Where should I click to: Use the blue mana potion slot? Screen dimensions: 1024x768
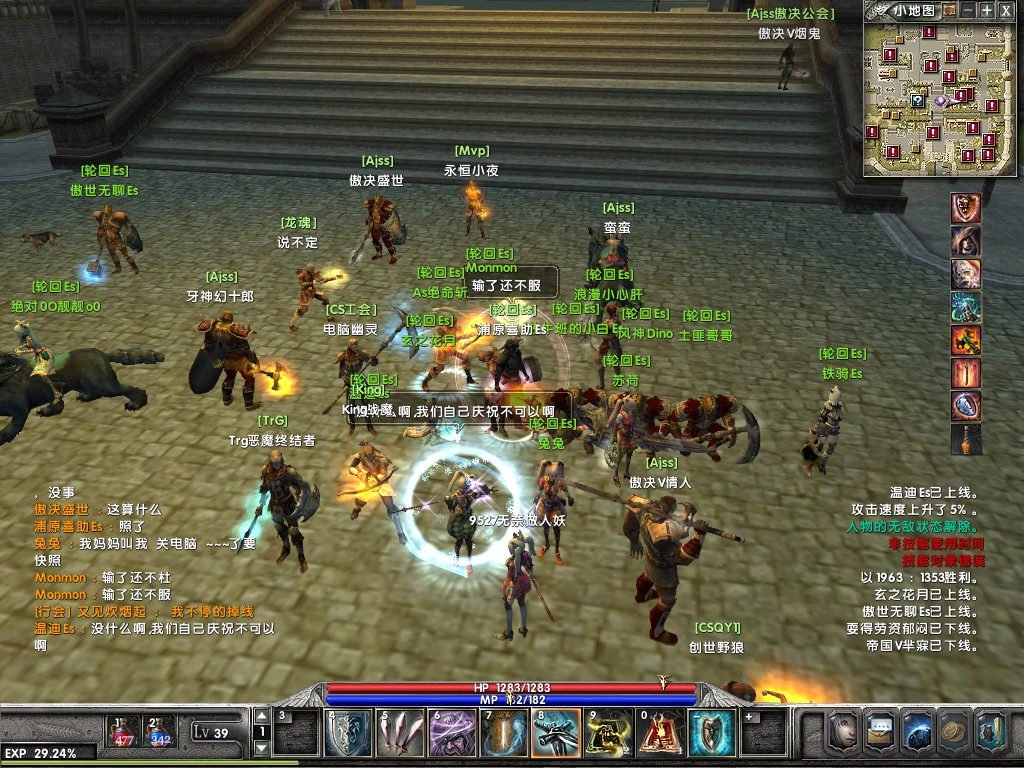(x=160, y=731)
